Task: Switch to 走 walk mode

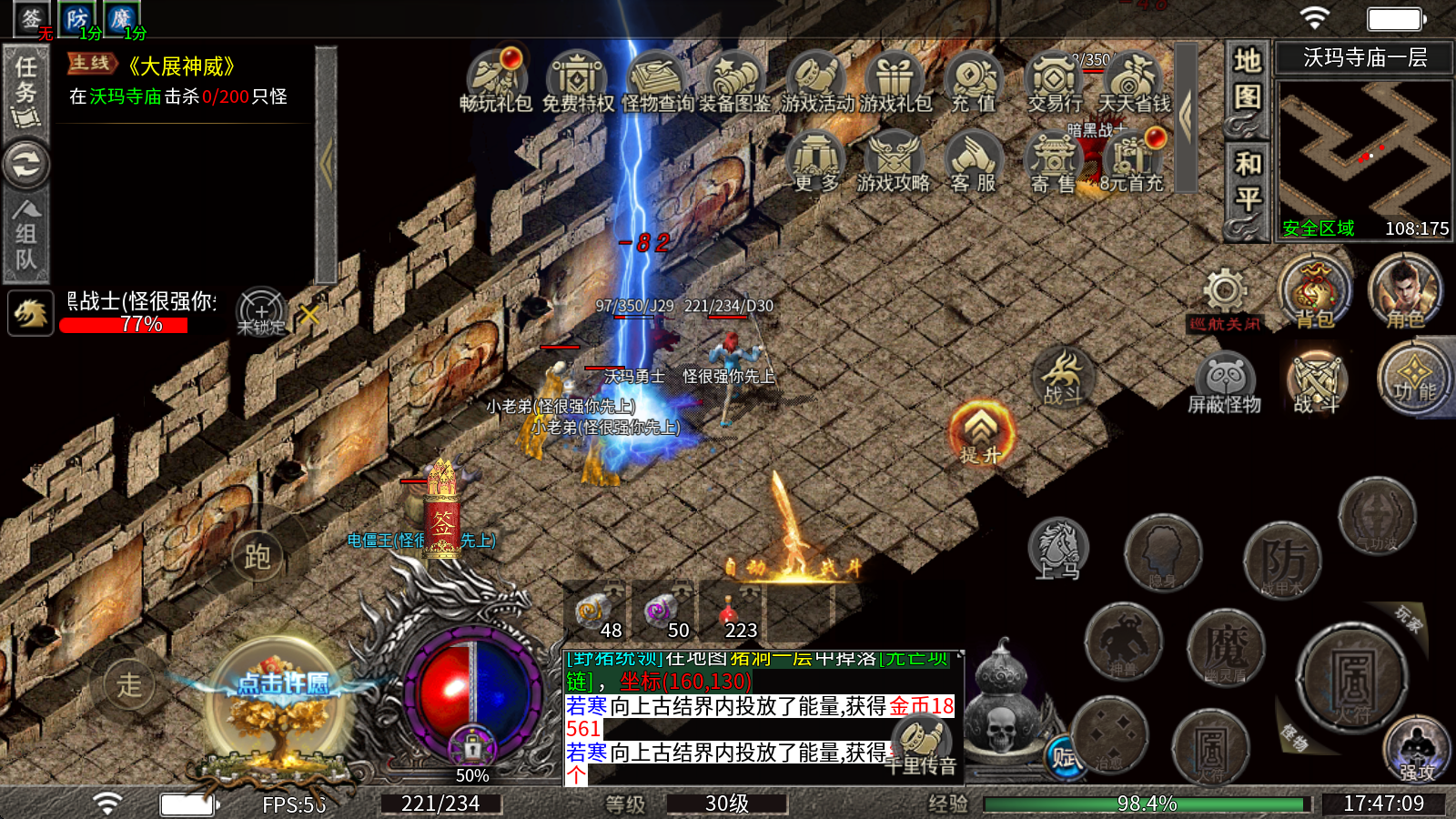Action: pos(129,684)
